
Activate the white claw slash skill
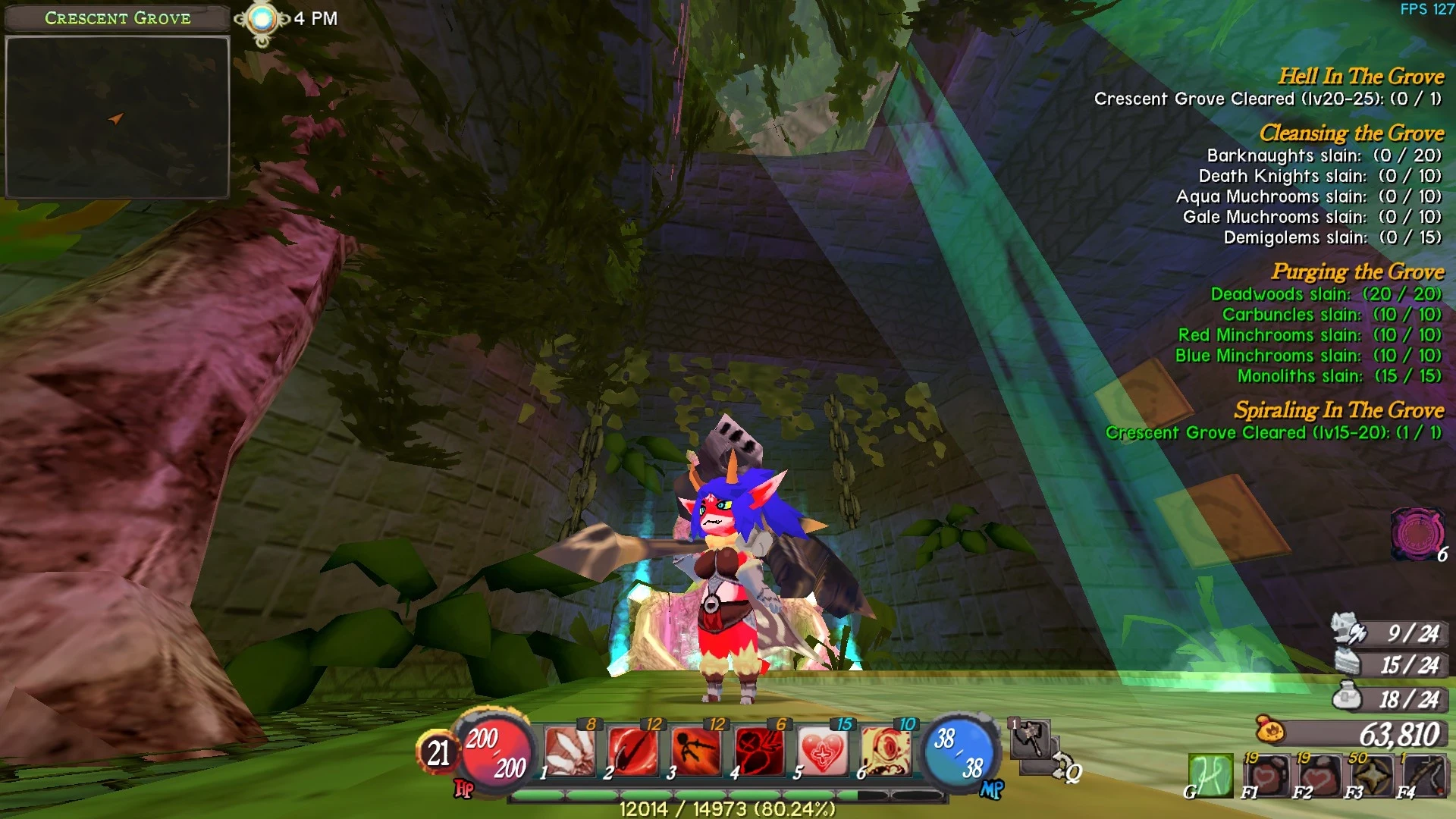[x=570, y=752]
